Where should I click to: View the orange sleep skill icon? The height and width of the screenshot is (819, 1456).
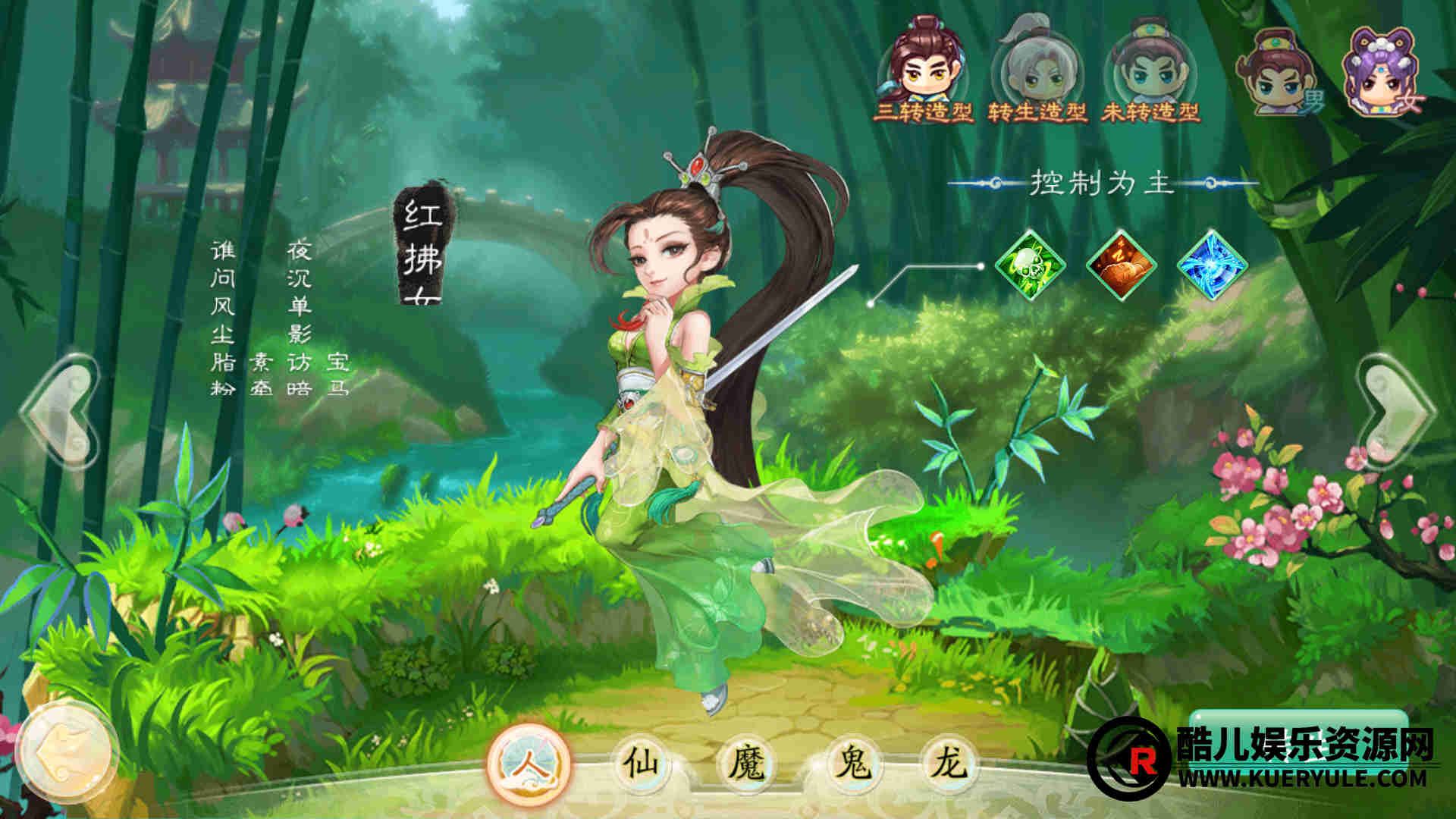[1121, 265]
